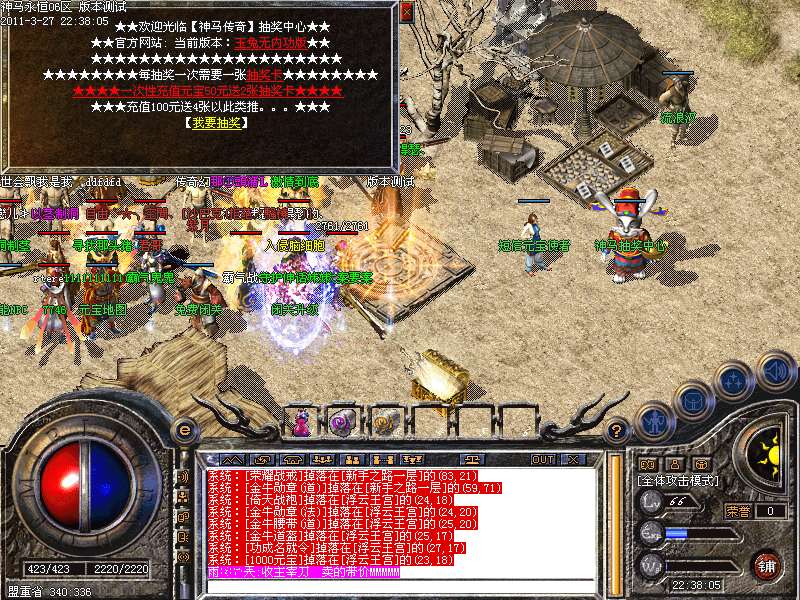Viewport: 800px width, 600px height.
Task: Click the OUT button above chat
Action: (x=543, y=460)
